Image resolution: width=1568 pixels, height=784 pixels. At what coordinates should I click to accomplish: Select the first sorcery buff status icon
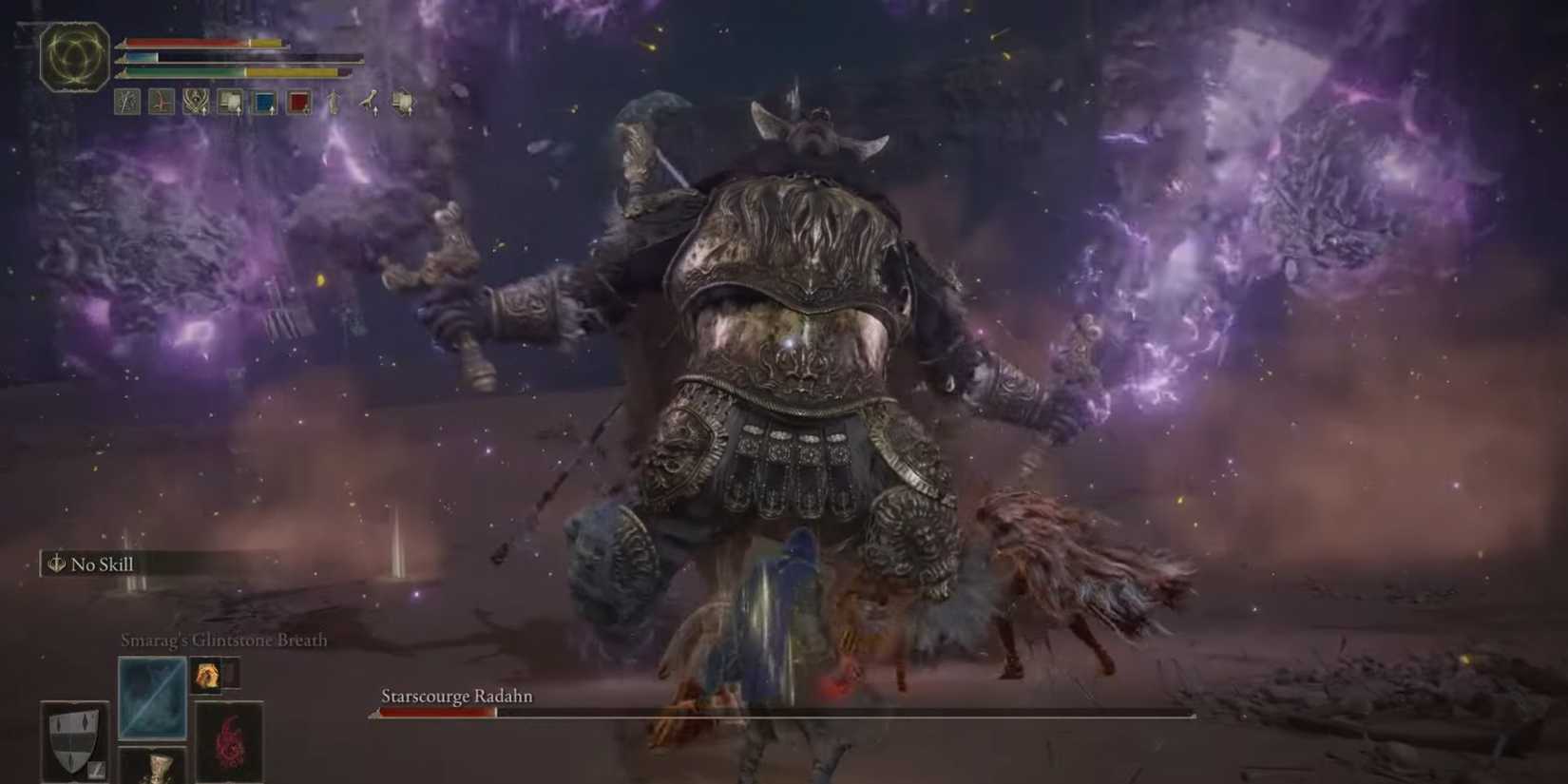coord(128,102)
